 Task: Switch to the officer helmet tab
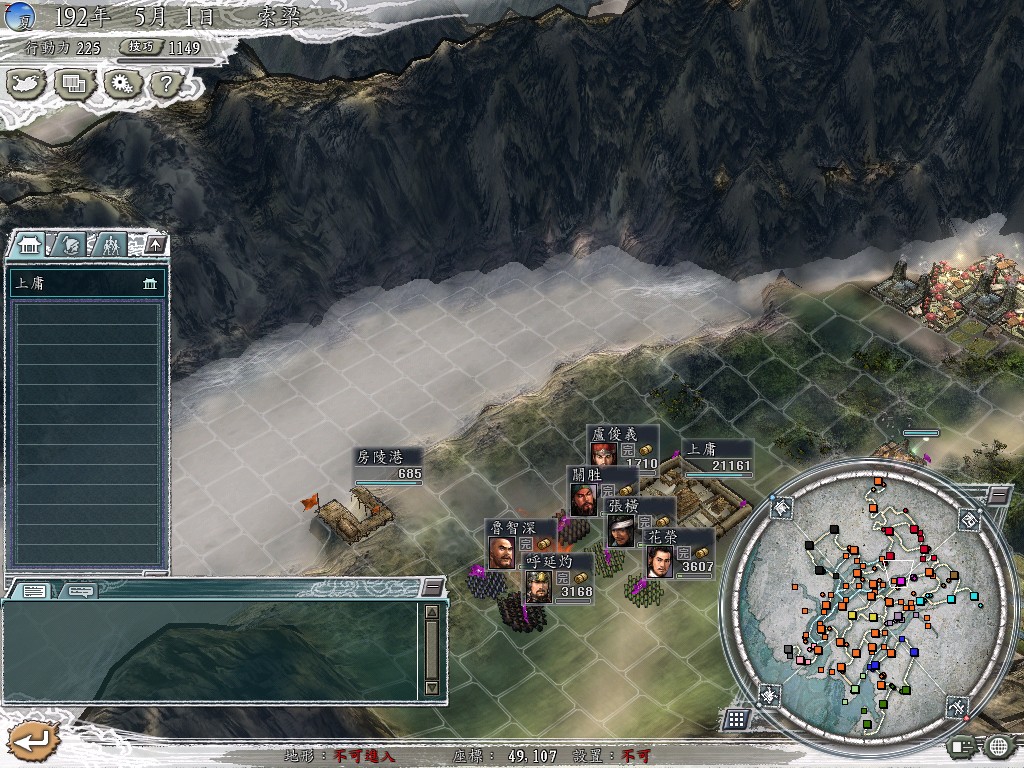click(x=70, y=244)
